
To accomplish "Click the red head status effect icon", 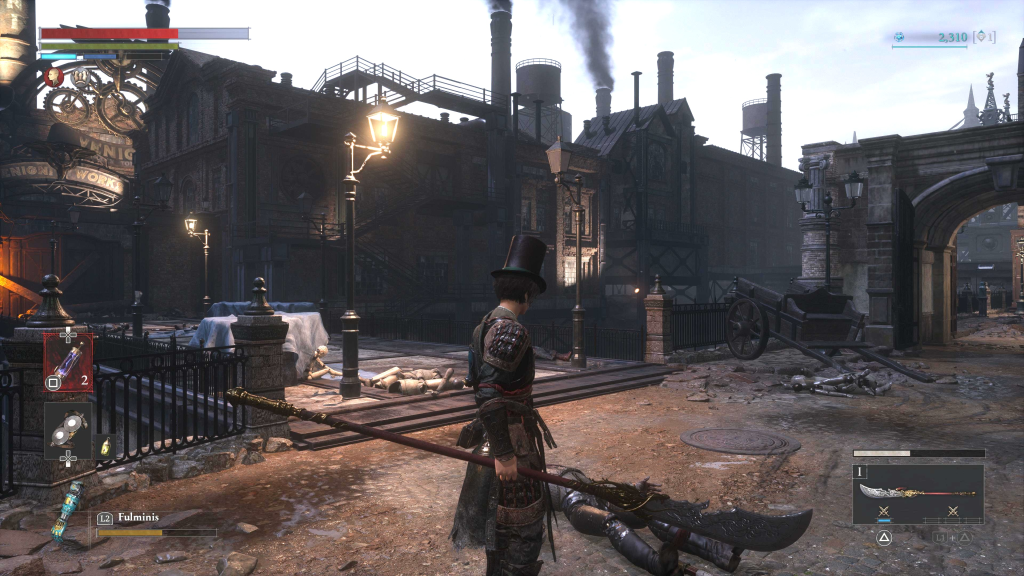I will pyautogui.click(x=54, y=76).
